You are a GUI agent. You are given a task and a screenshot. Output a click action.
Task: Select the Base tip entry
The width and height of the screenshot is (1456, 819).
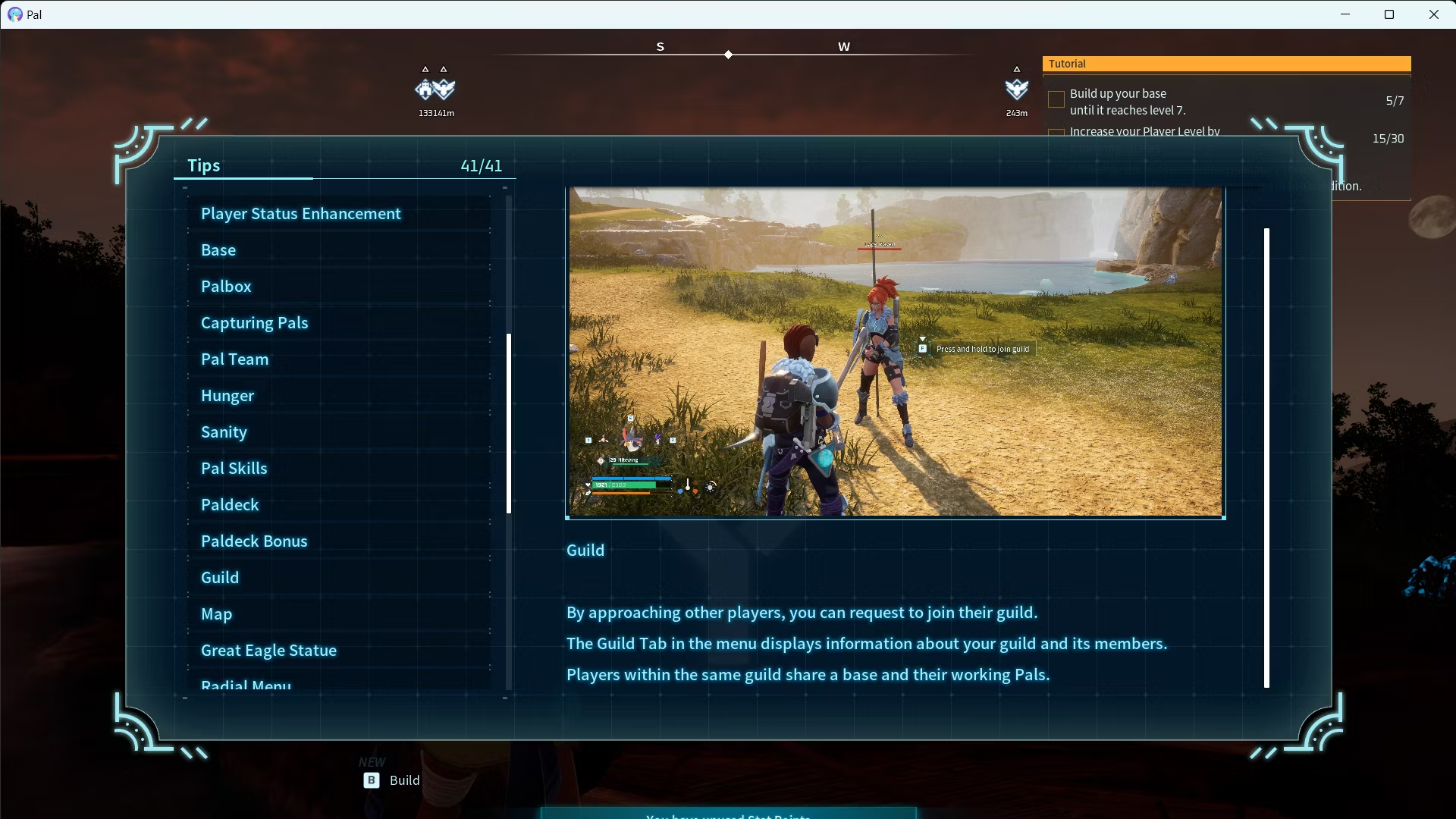(x=218, y=250)
